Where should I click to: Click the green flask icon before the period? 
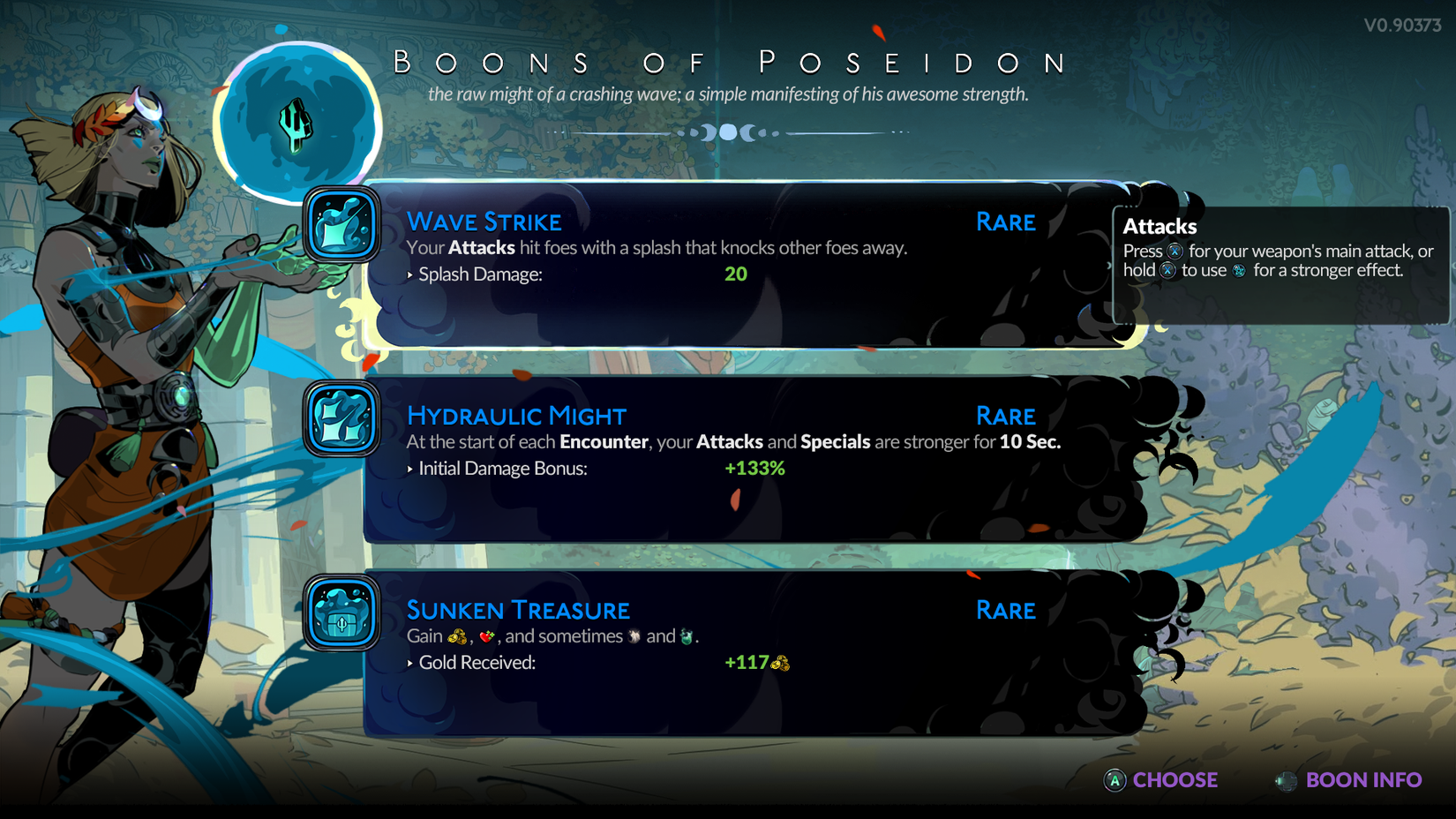(687, 636)
